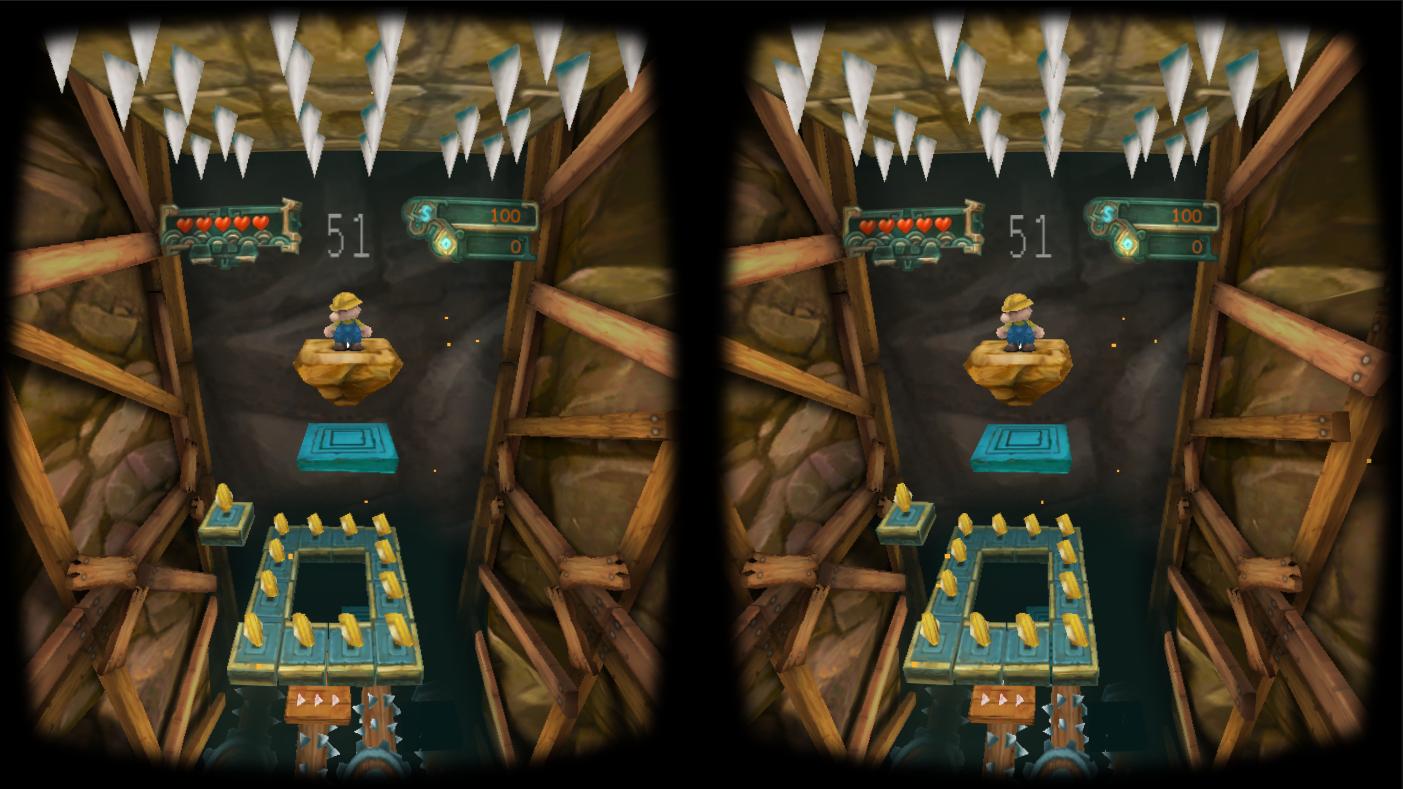
Task: Click the white arrow chevrons on the wooden sign
Action: (317, 699)
